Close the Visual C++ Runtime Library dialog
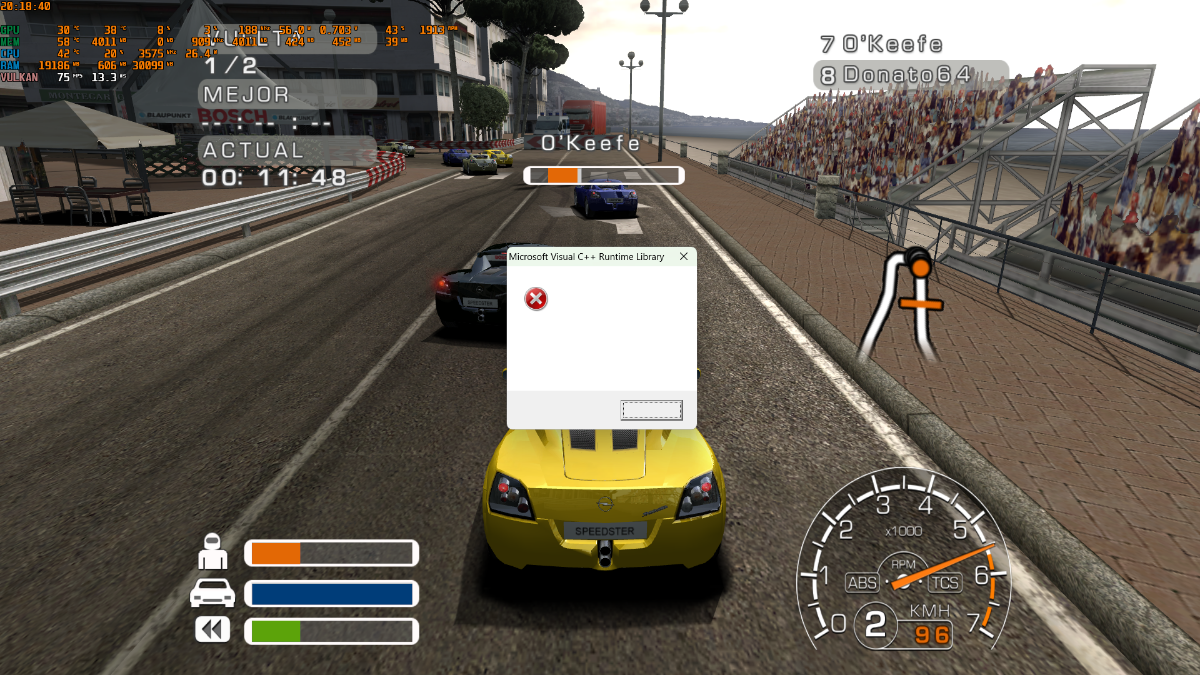This screenshot has width=1200, height=675. click(684, 257)
